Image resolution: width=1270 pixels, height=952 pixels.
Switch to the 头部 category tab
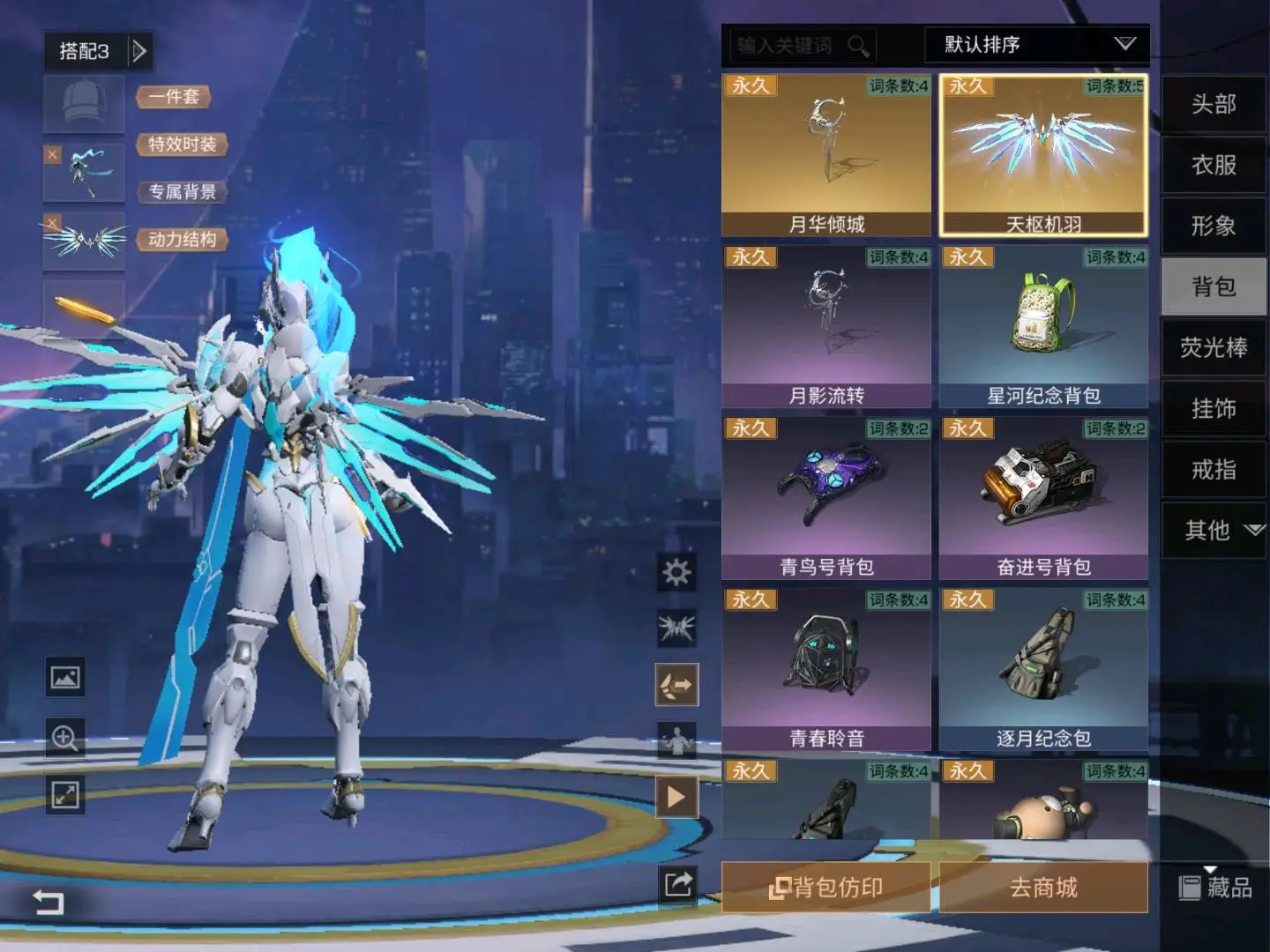click(x=1214, y=105)
